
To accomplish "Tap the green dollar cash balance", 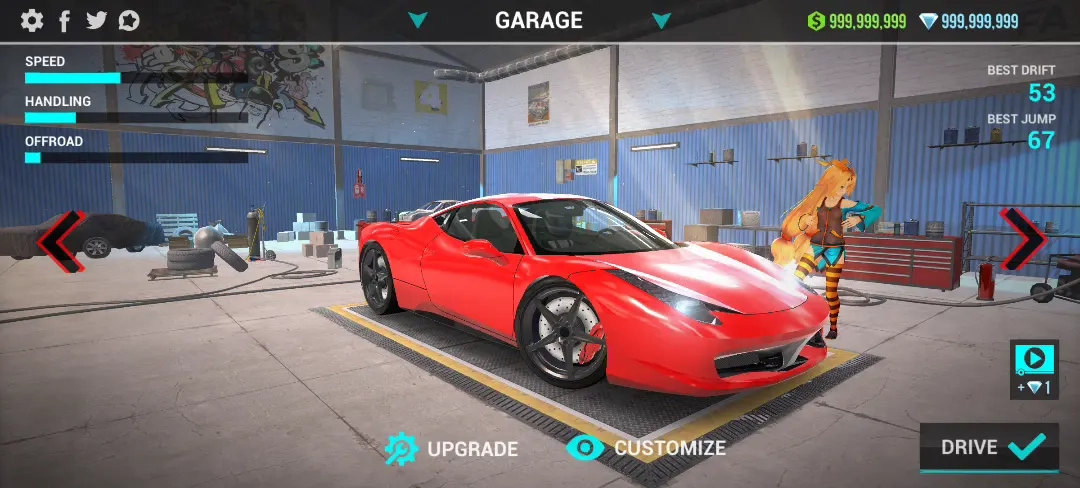I will coord(857,21).
